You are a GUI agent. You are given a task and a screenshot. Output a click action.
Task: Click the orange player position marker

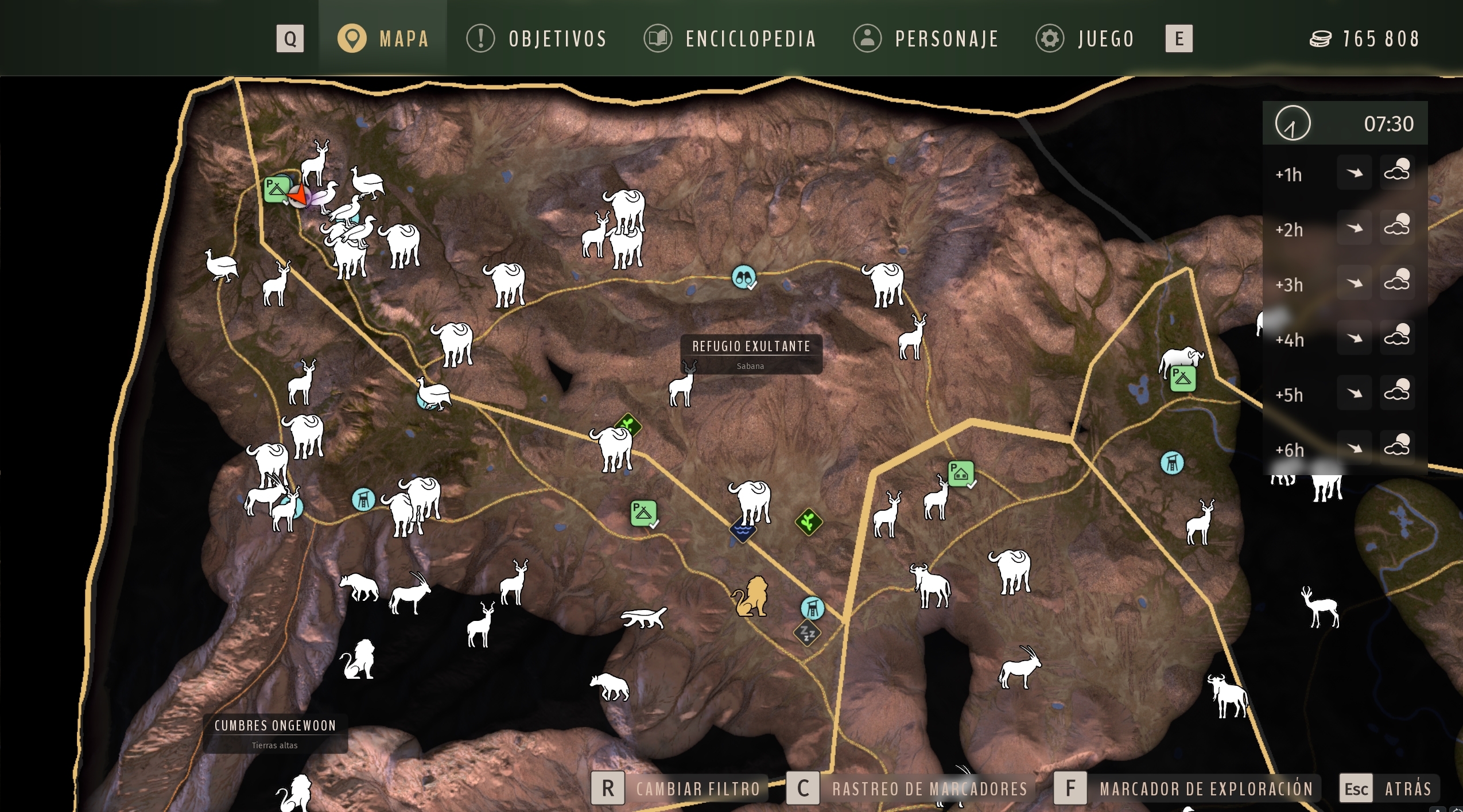[x=299, y=195]
